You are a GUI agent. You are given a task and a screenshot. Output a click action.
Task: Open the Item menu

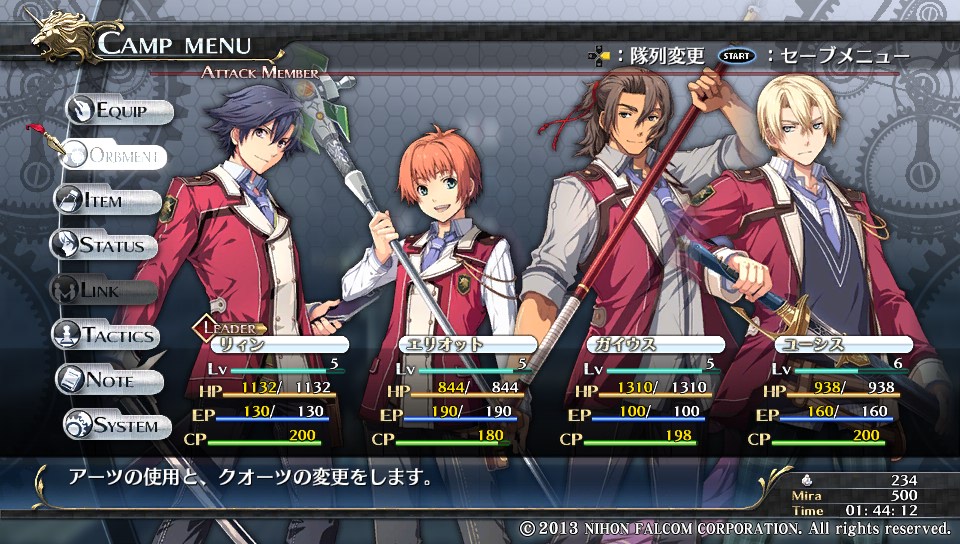pos(106,200)
